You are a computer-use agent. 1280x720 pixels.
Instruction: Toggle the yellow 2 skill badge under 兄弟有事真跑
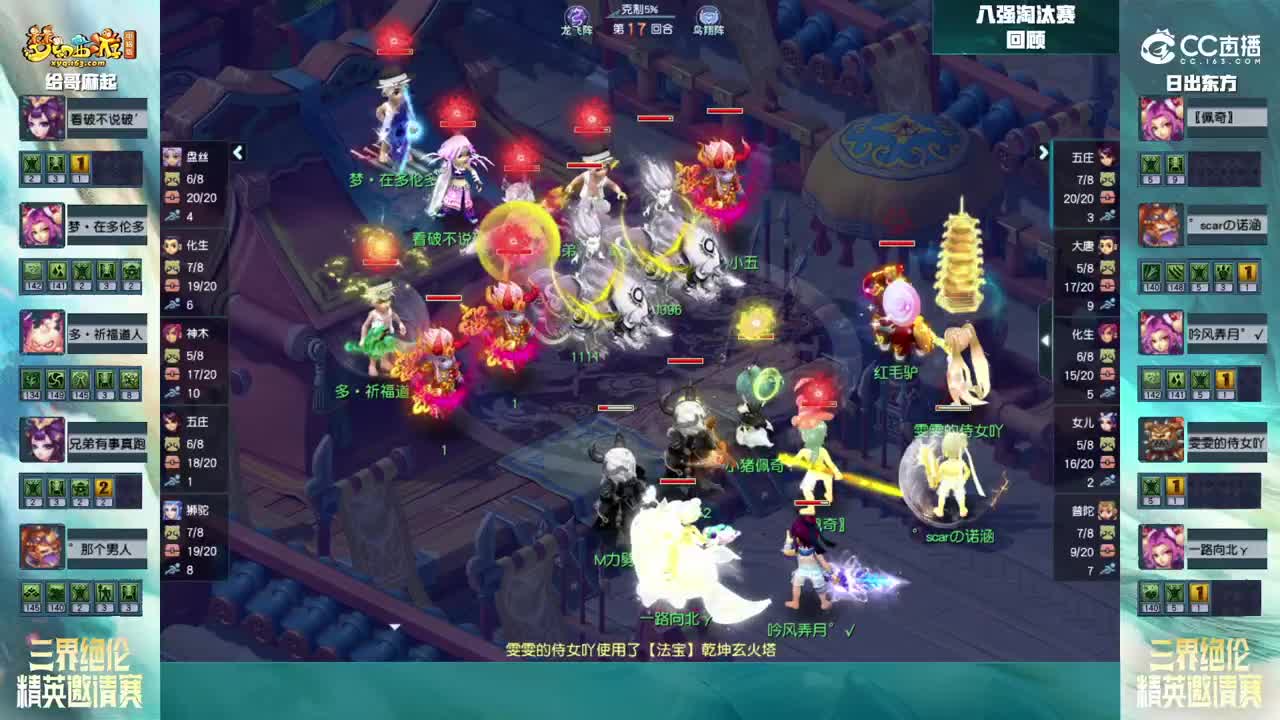(x=100, y=486)
